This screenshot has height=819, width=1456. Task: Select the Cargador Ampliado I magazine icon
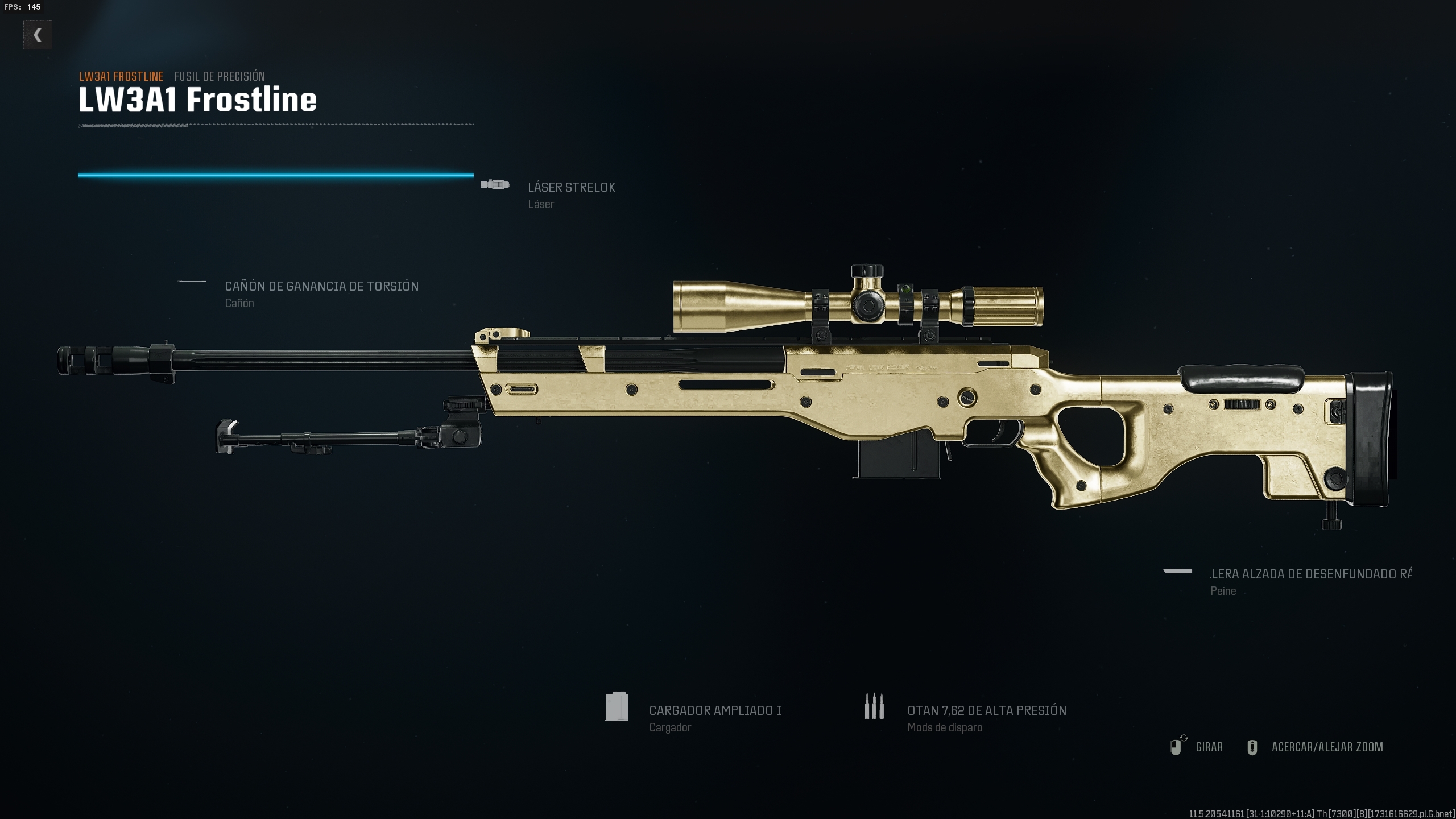click(617, 707)
